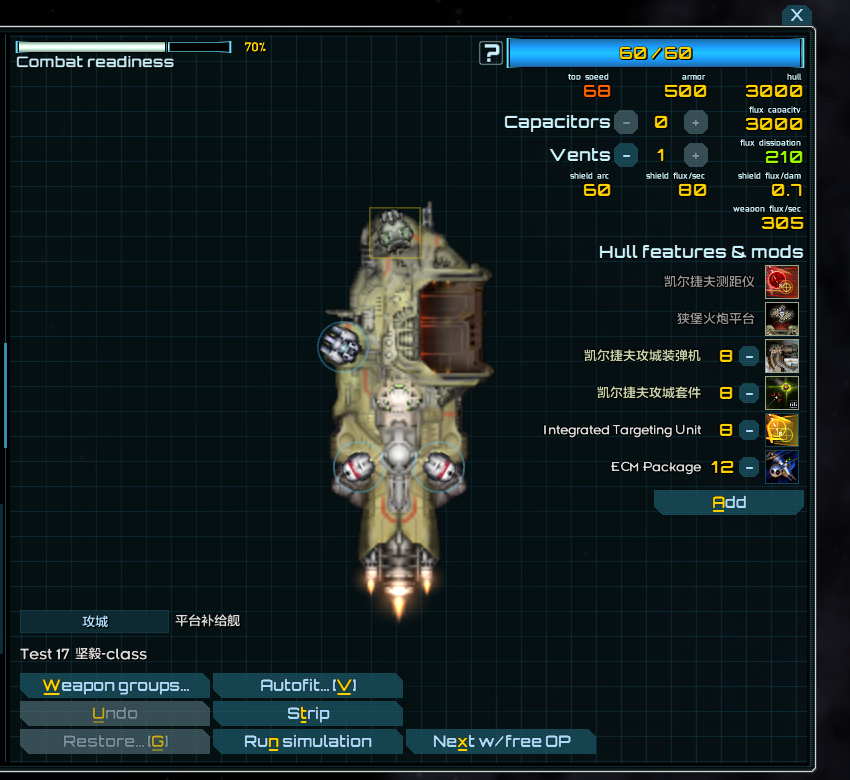850x780 pixels.
Task: Increase Capacitors with the plus button
Action: (x=696, y=122)
